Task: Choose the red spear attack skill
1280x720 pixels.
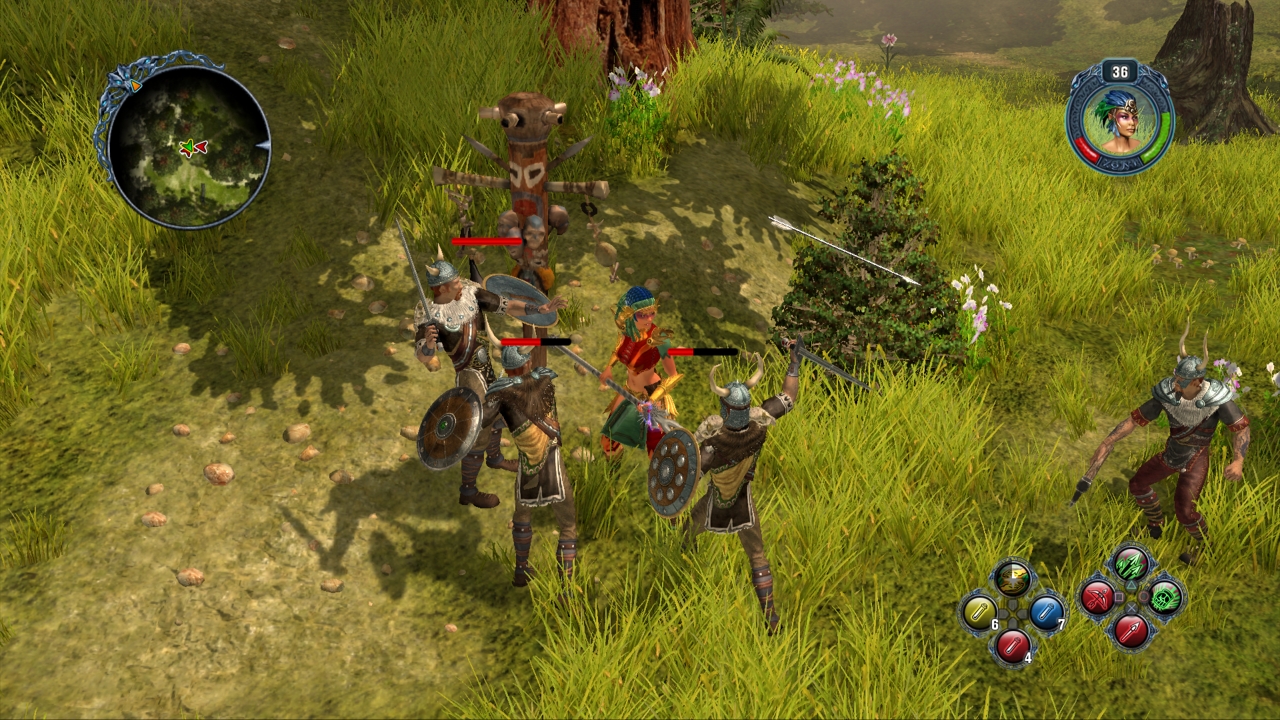Action: coord(1131,631)
